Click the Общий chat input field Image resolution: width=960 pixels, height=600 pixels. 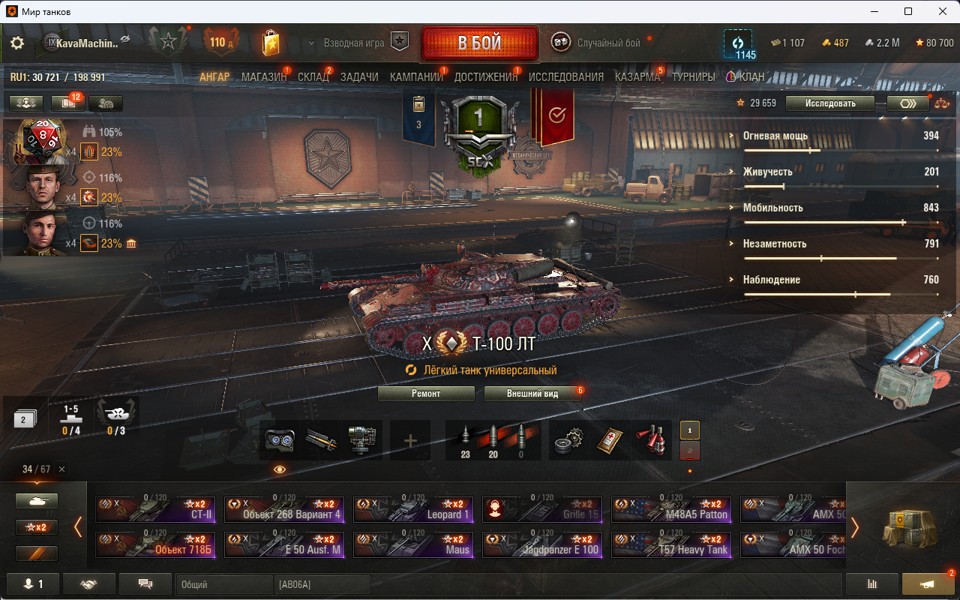pyautogui.click(x=224, y=584)
